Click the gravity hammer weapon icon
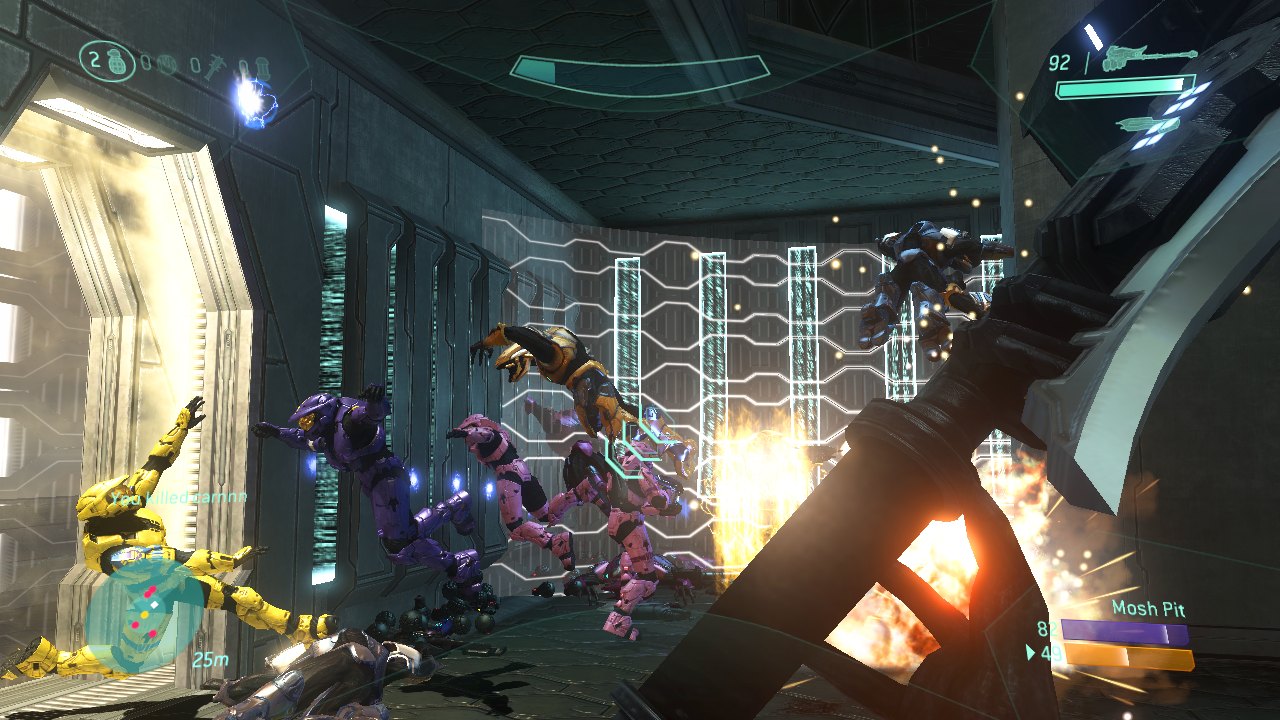This screenshot has height=720, width=1280. (x=1148, y=58)
